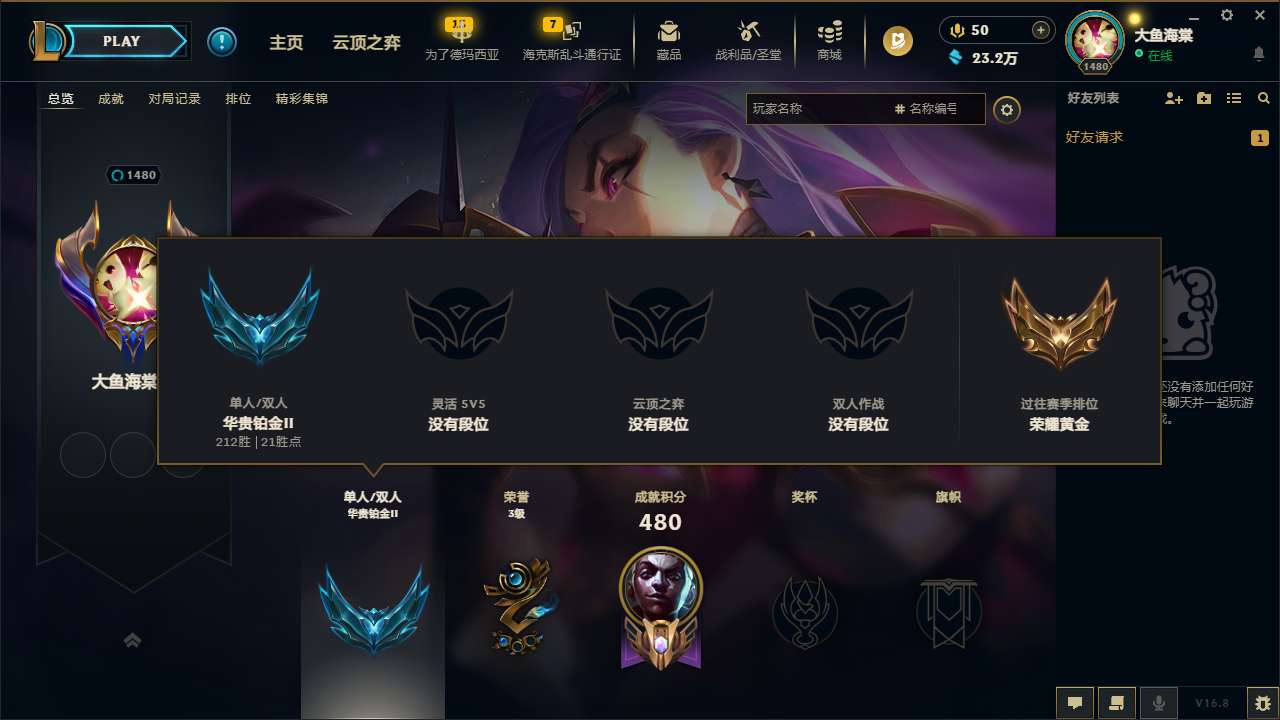Open chat with the speech bubble icon
This screenshot has height=720, width=1280.
1075,702
